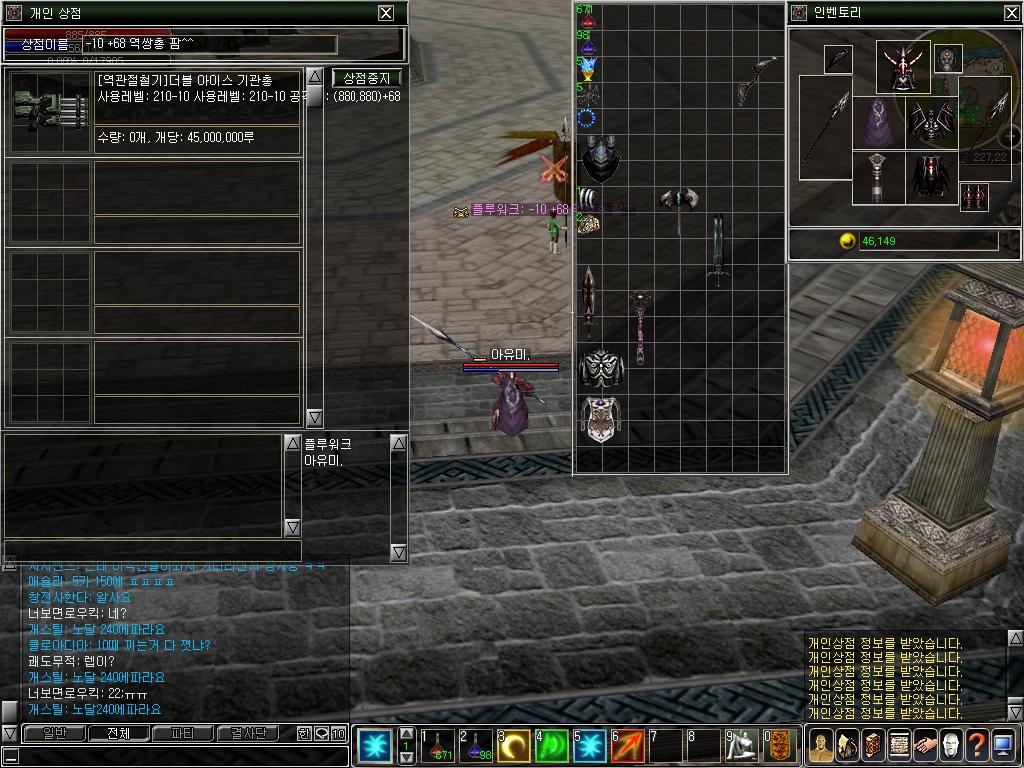
Task: Select the double-bladed axe in the bag
Action: tap(678, 206)
